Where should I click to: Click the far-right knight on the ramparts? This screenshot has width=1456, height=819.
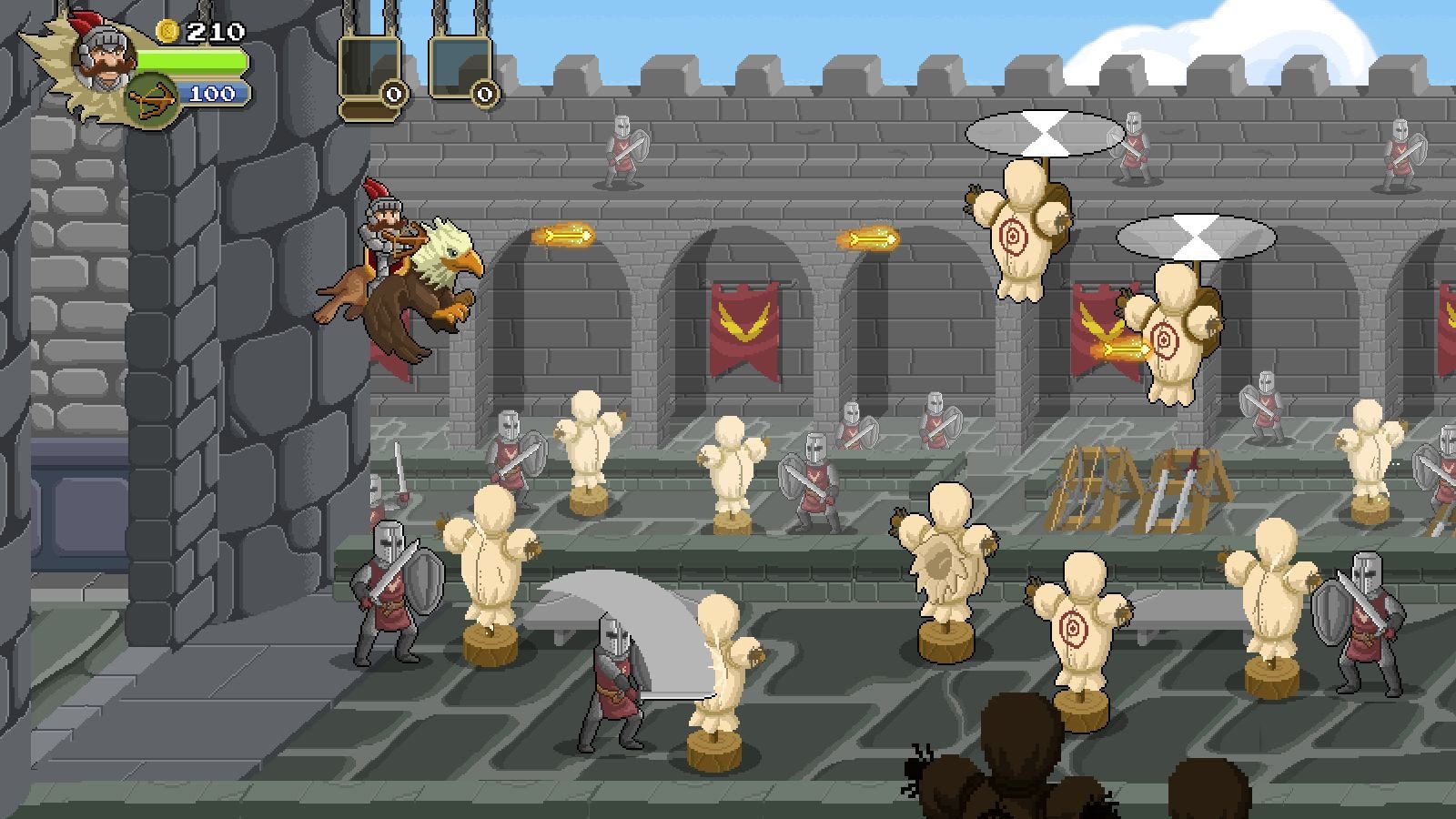point(1403,150)
